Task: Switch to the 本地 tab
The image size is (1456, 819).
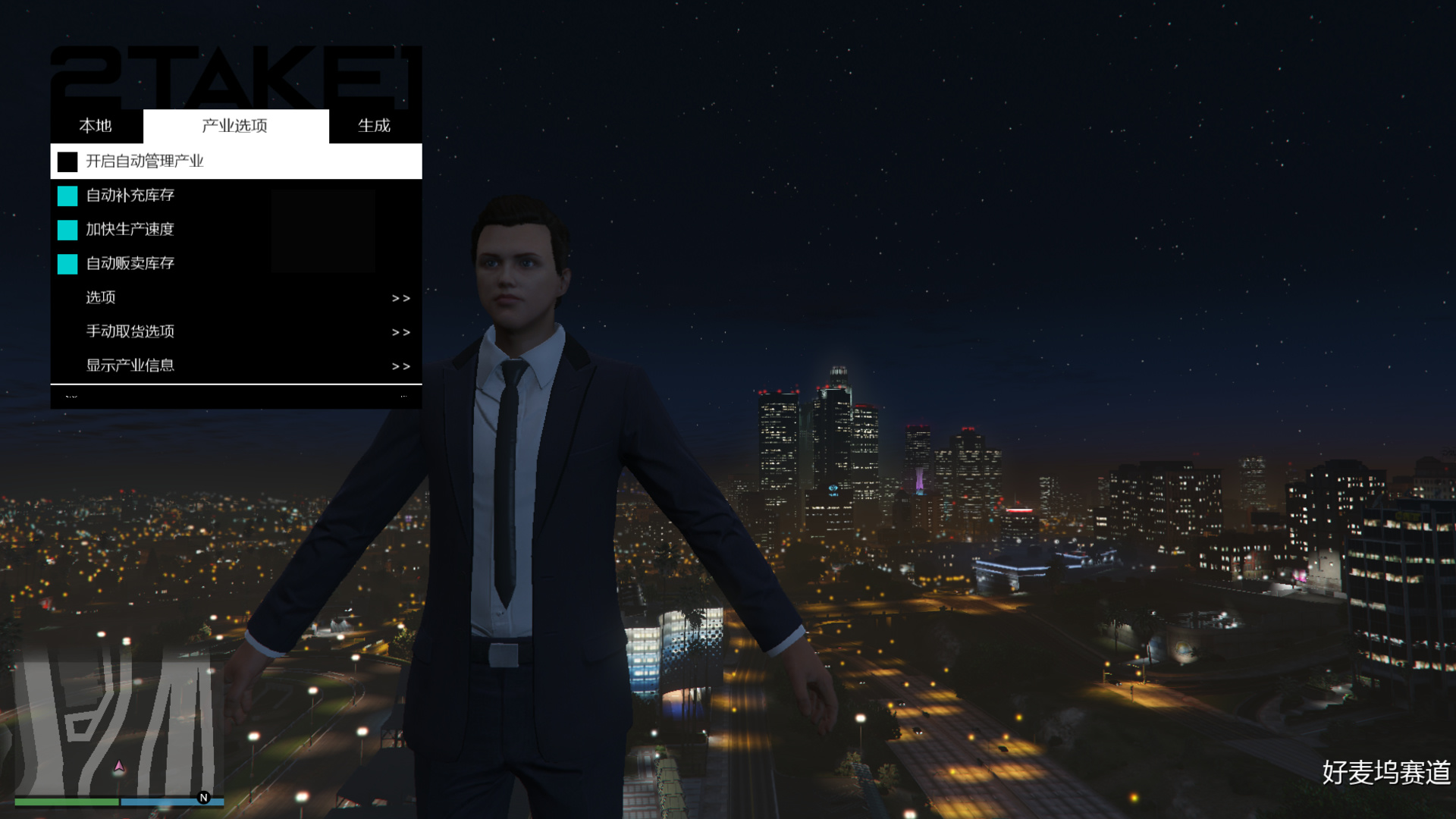Action: [x=96, y=126]
